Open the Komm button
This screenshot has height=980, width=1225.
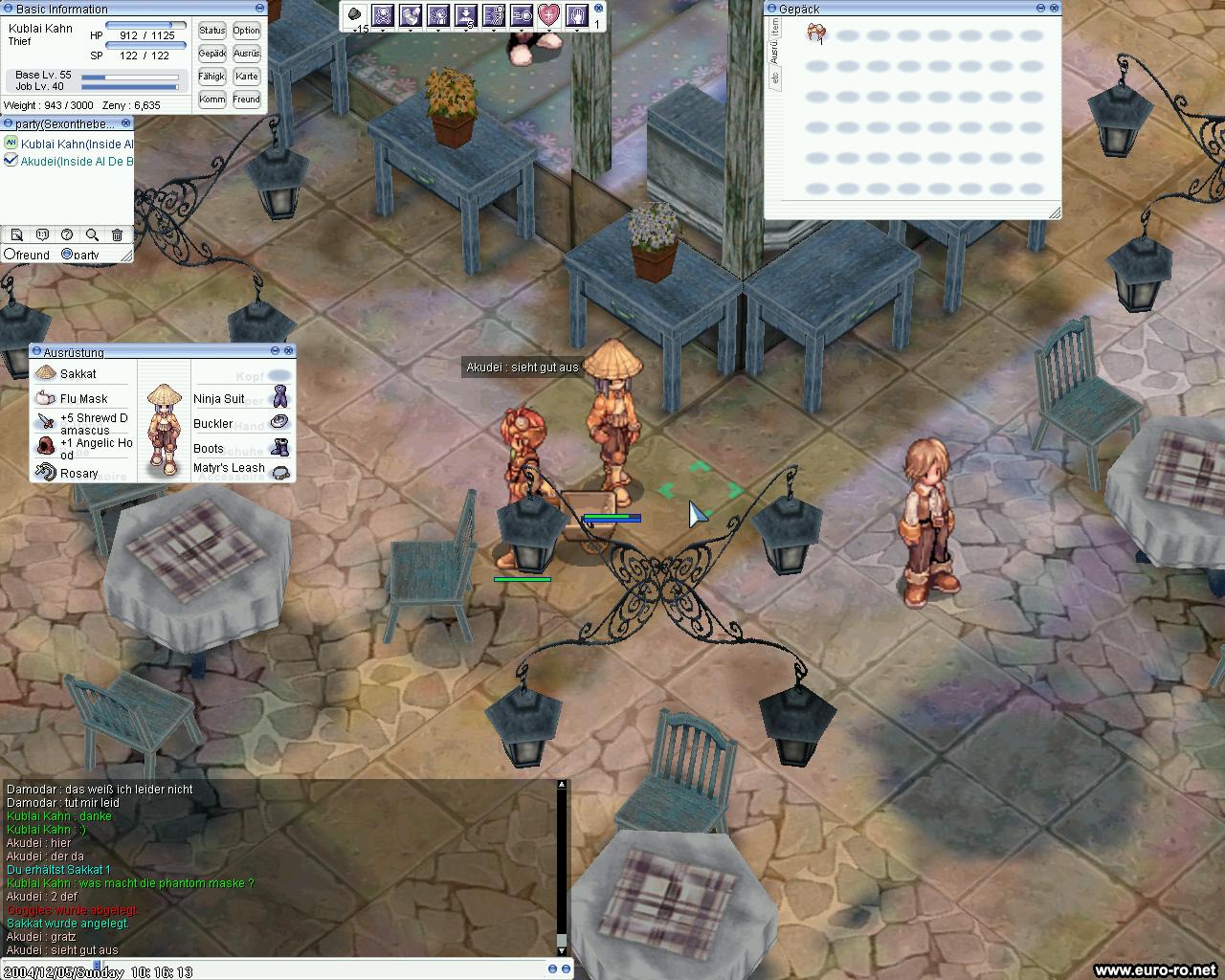coord(212,100)
